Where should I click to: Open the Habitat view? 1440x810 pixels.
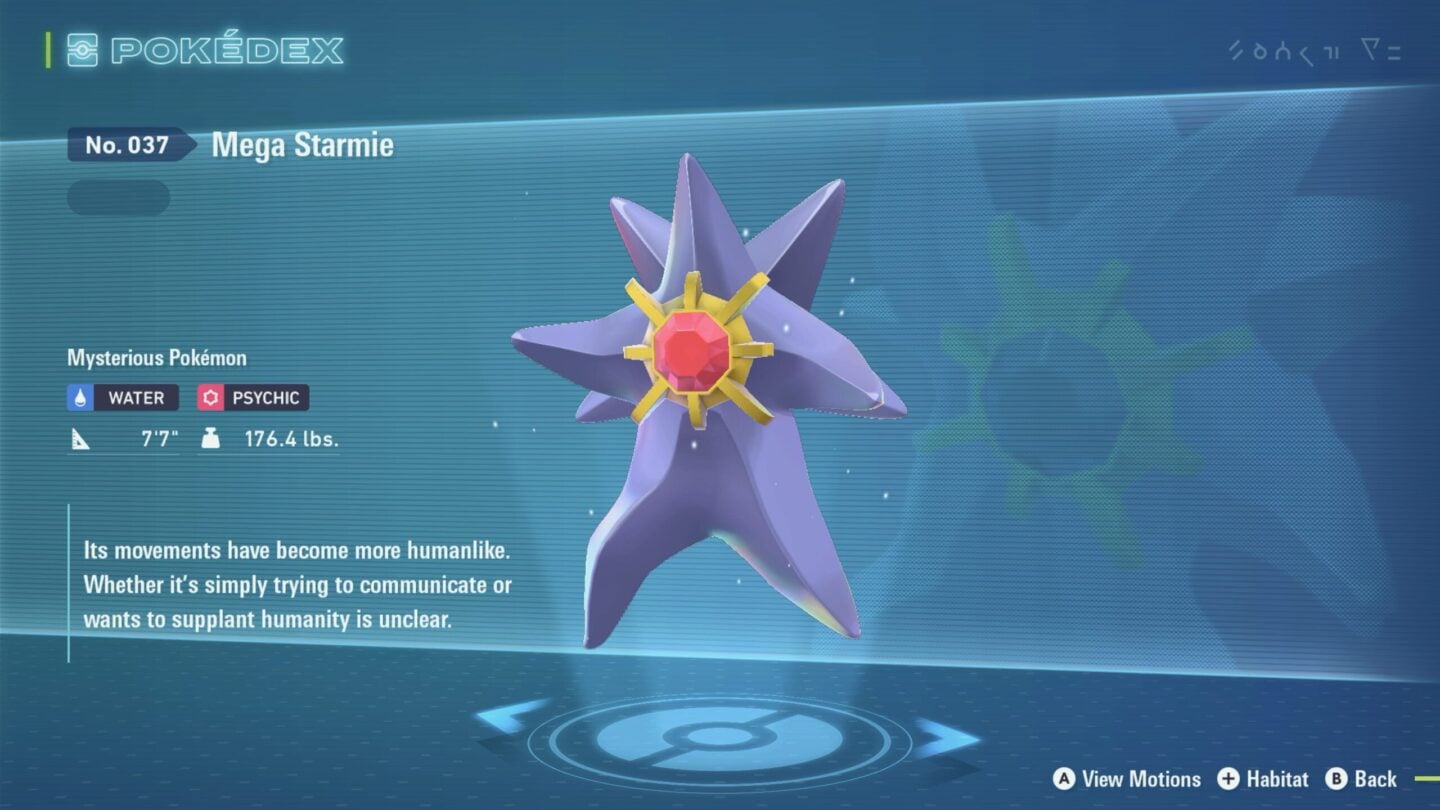pyautogui.click(x=1275, y=779)
